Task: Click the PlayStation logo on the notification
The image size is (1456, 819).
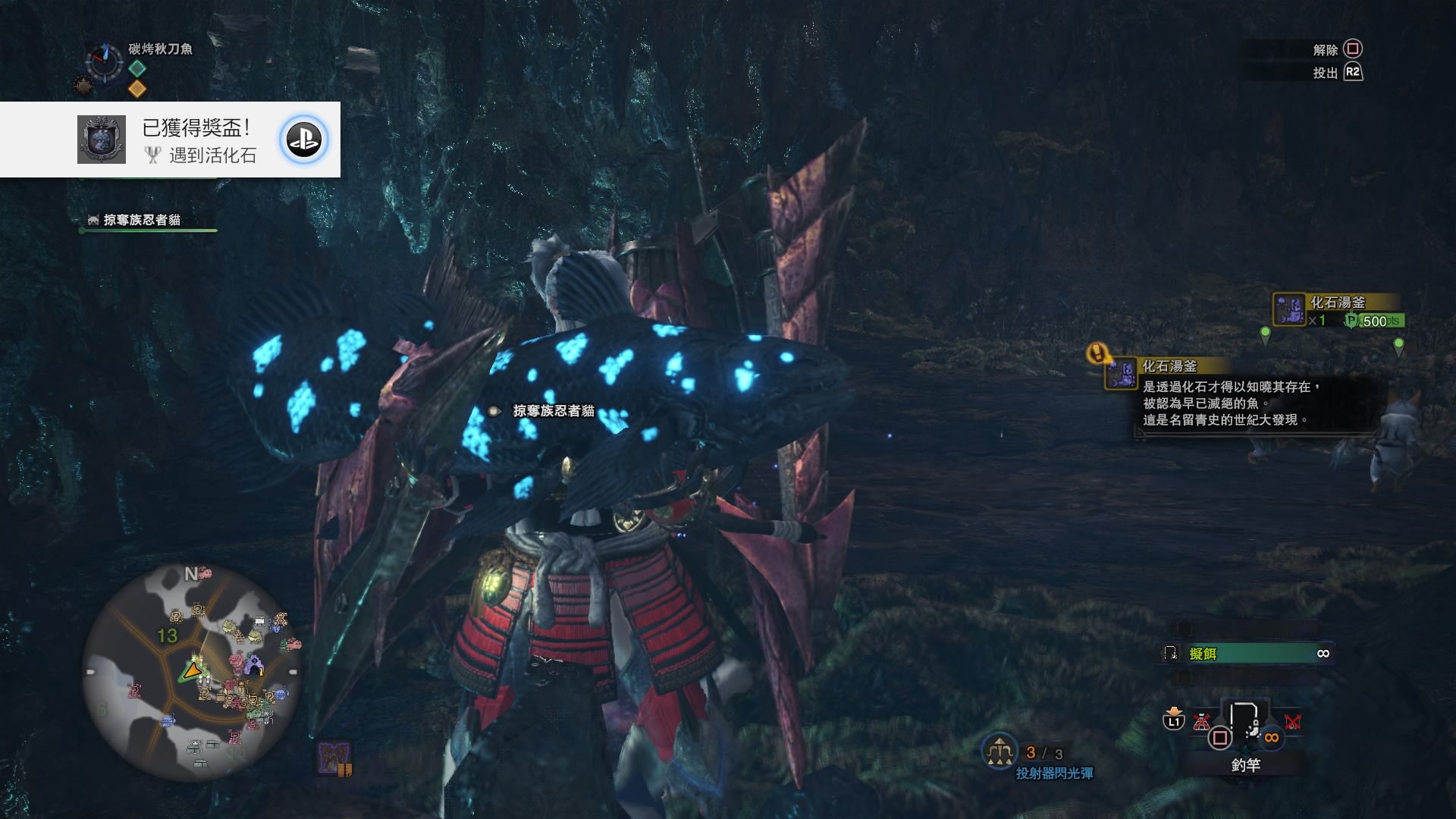Action: (304, 140)
